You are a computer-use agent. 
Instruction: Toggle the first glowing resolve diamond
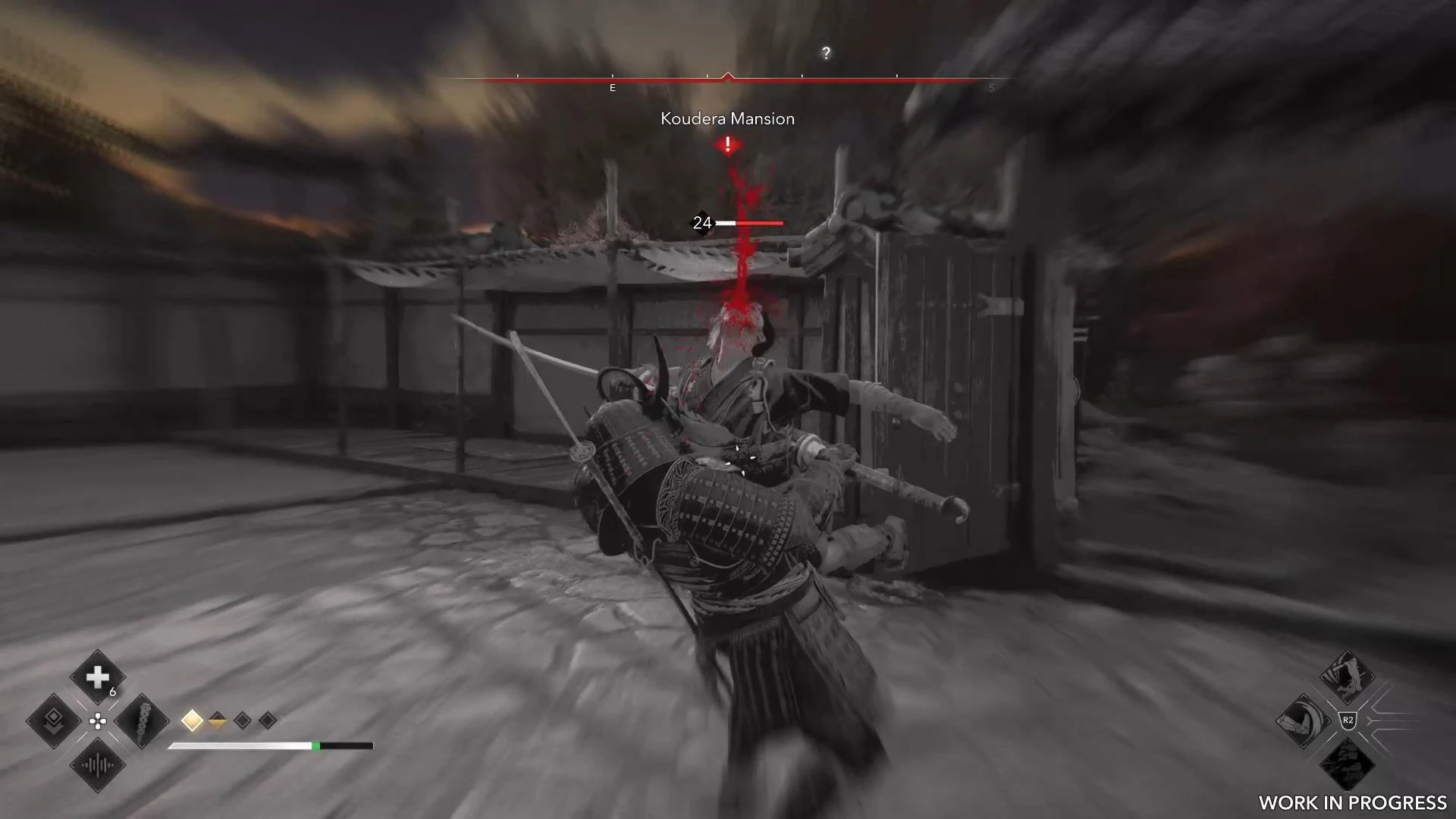tap(192, 721)
